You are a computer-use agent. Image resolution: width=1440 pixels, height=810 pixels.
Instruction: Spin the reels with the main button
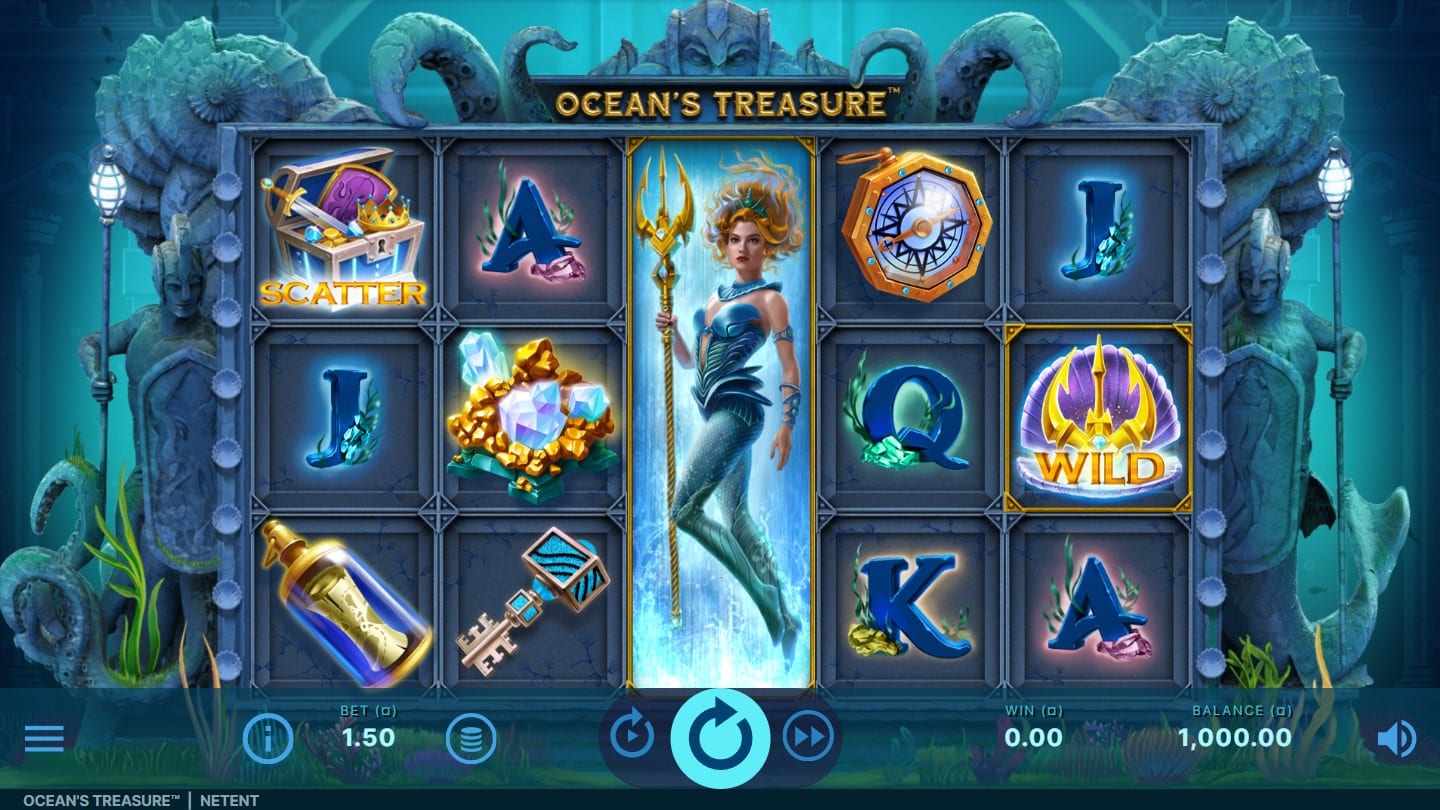pos(719,739)
